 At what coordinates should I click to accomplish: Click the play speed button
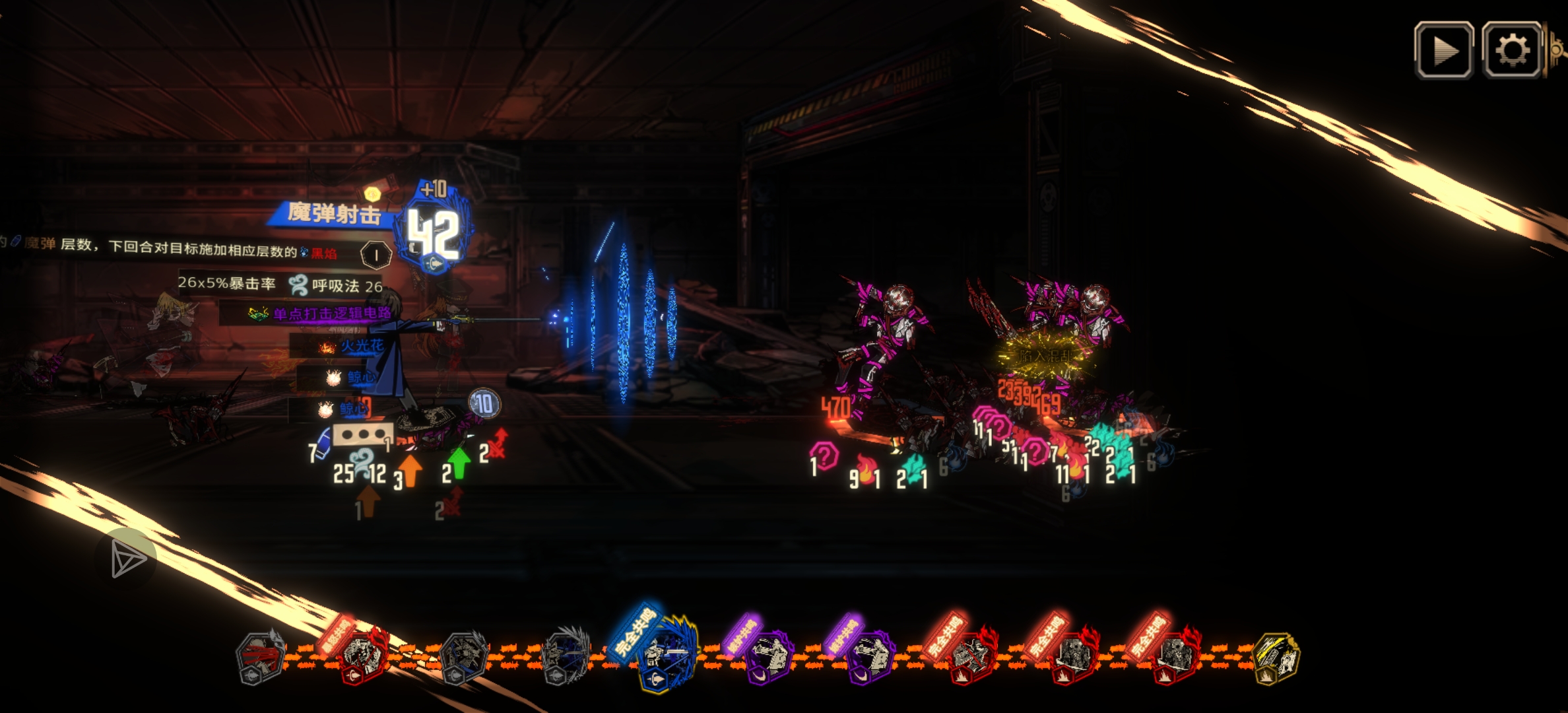point(1443,50)
